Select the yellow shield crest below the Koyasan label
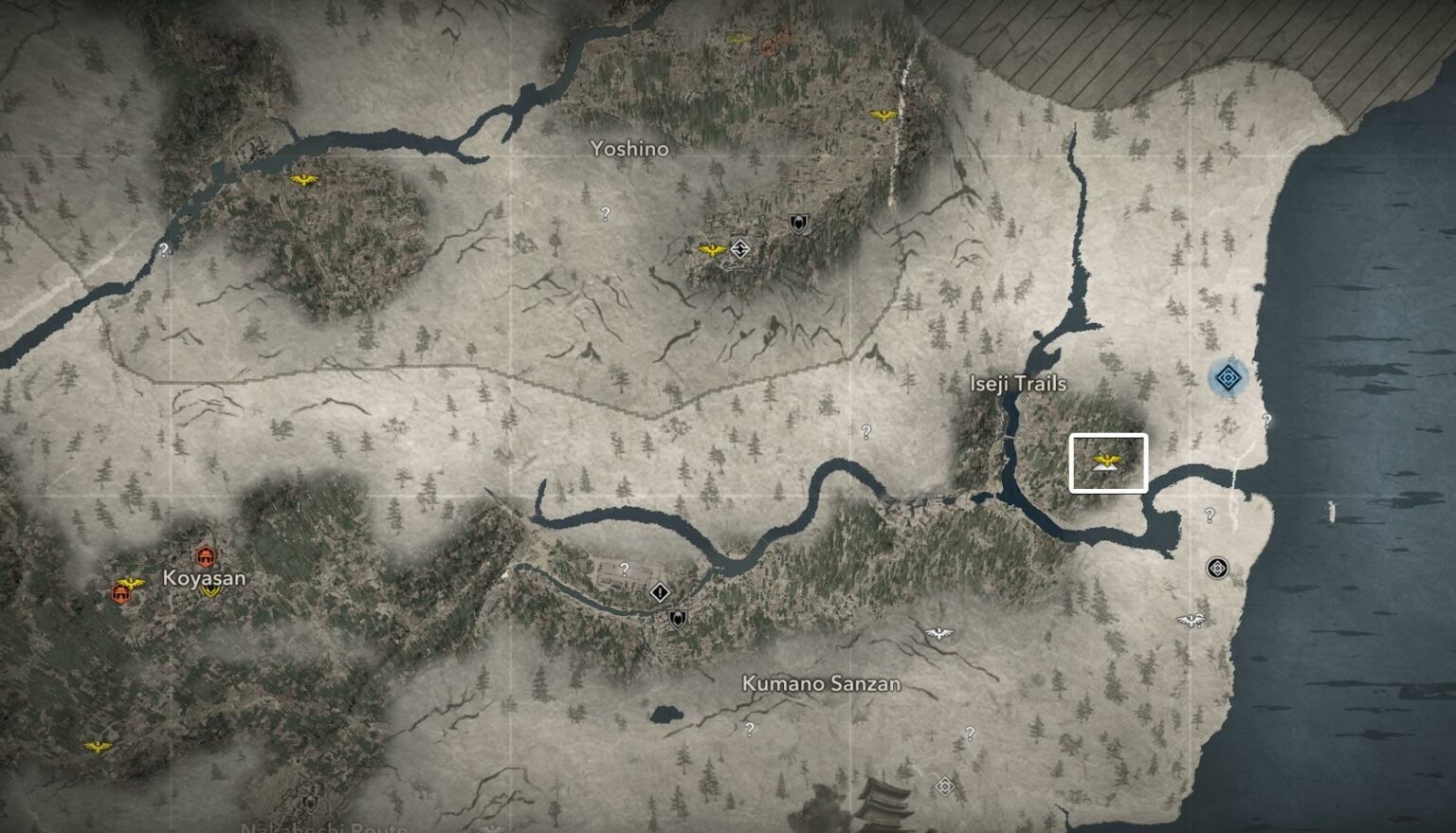 tap(209, 592)
